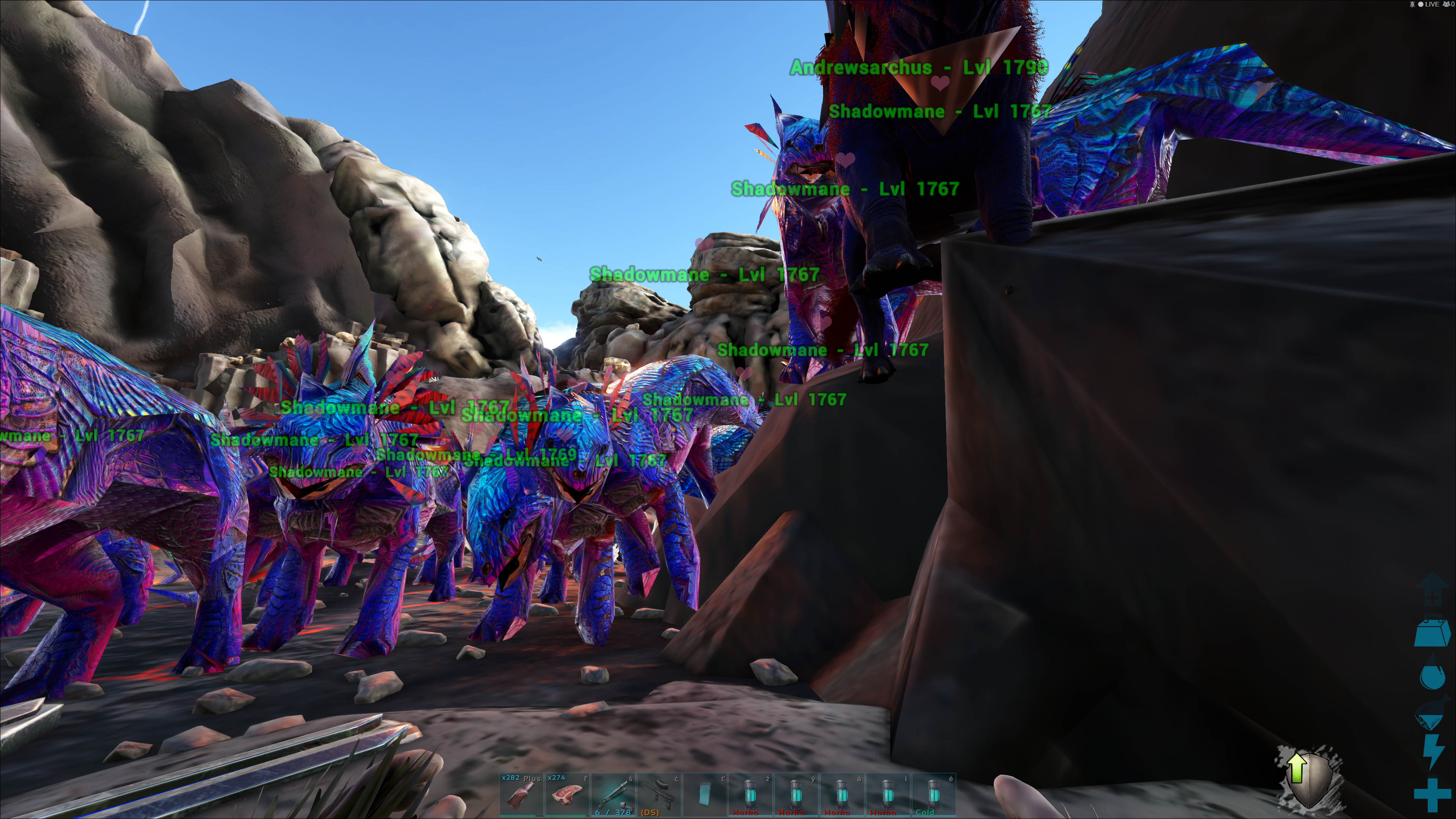Choose the gun slot marked (DS)
Screen dimensions: 1456x819
pos(659,795)
